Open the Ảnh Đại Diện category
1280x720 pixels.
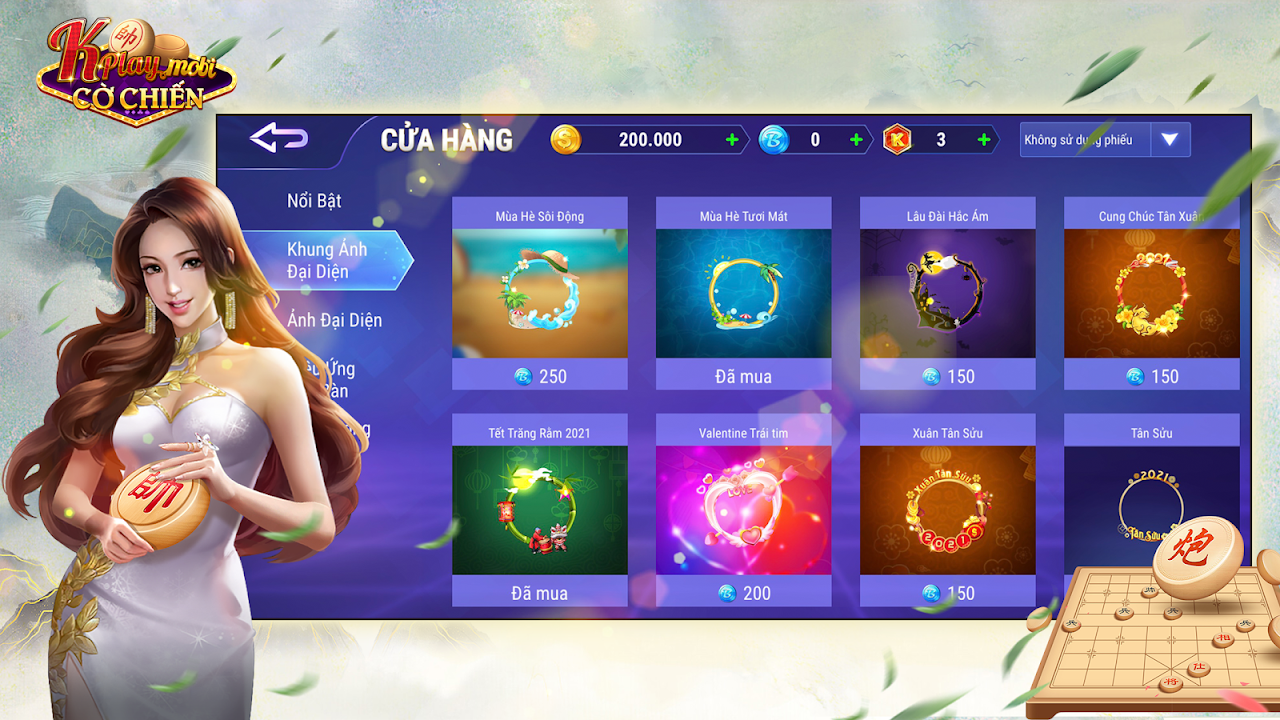point(334,320)
